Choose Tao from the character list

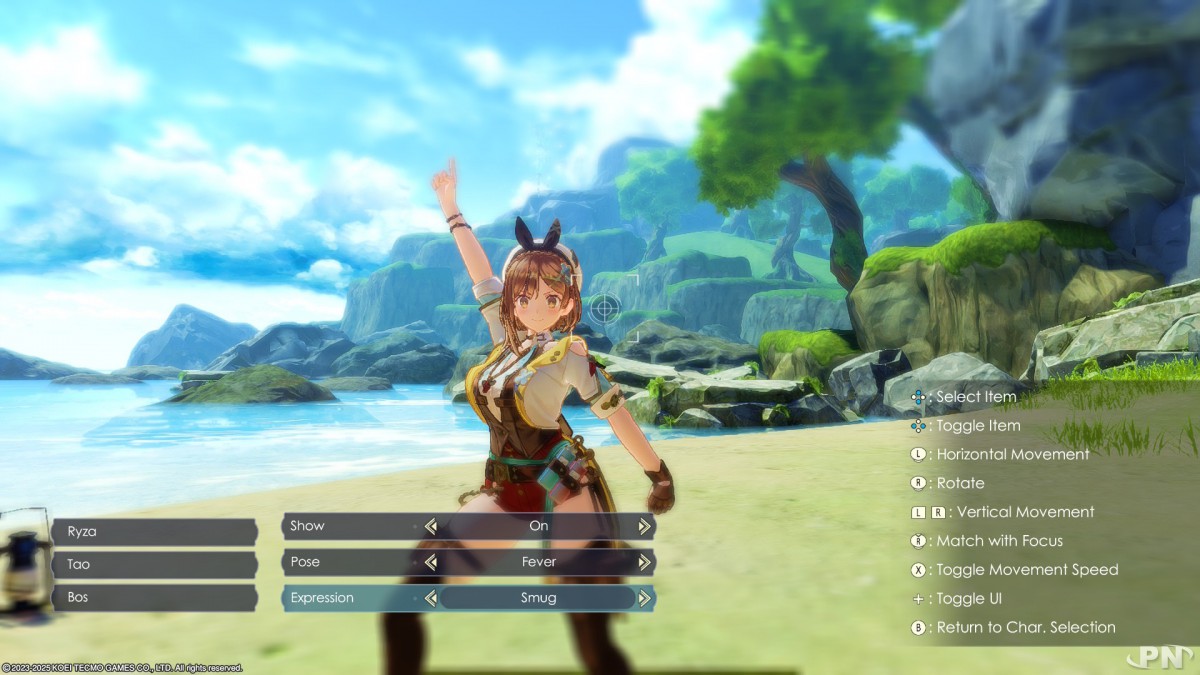(155, 564)
